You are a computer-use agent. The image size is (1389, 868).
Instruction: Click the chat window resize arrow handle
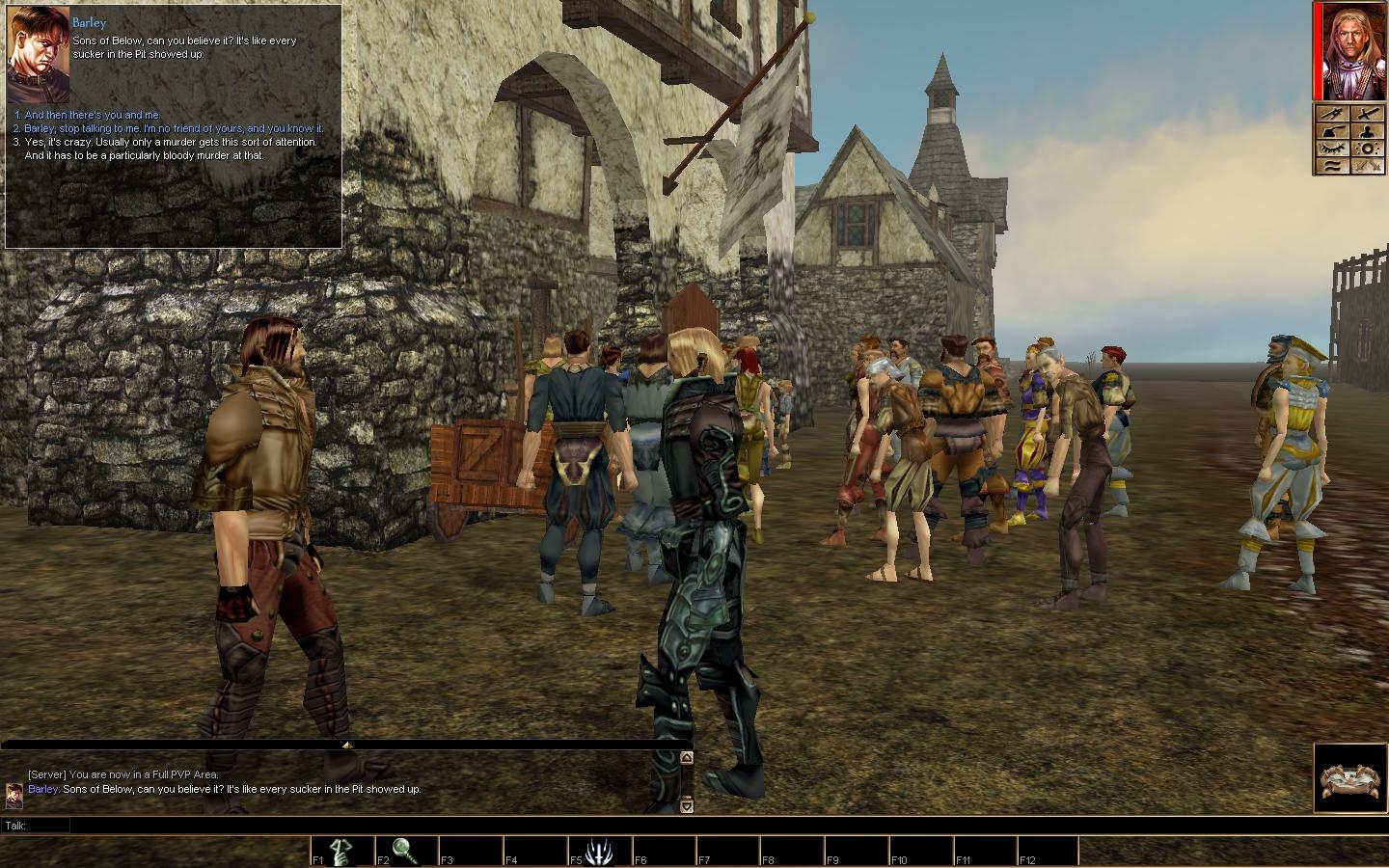pos(347,745)
